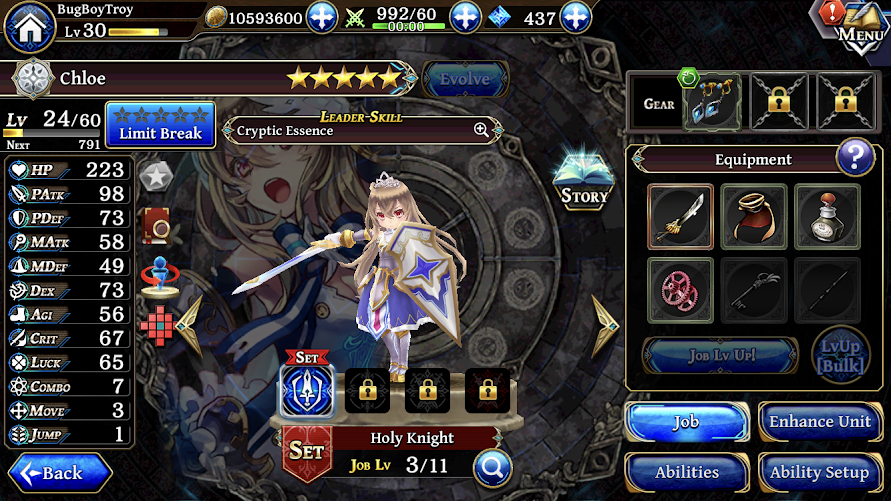Choose the equipped blue earrings gear slot
The height and width of the screenshot is (501, 891).
tap(713, 103)
